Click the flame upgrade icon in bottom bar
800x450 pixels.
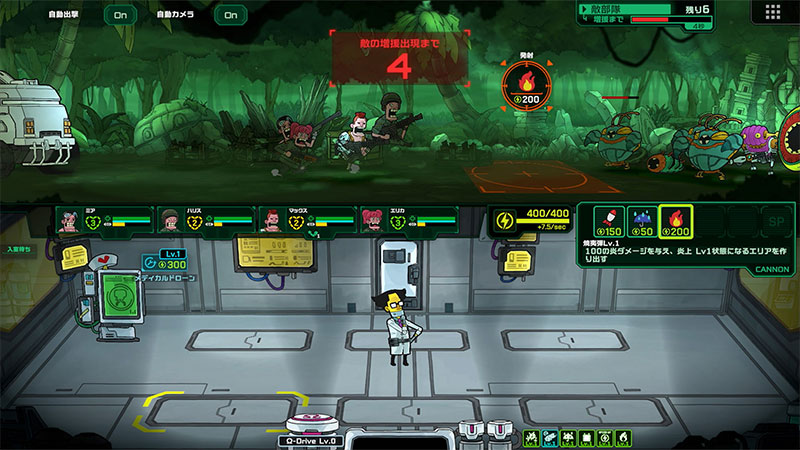(623, 439)
